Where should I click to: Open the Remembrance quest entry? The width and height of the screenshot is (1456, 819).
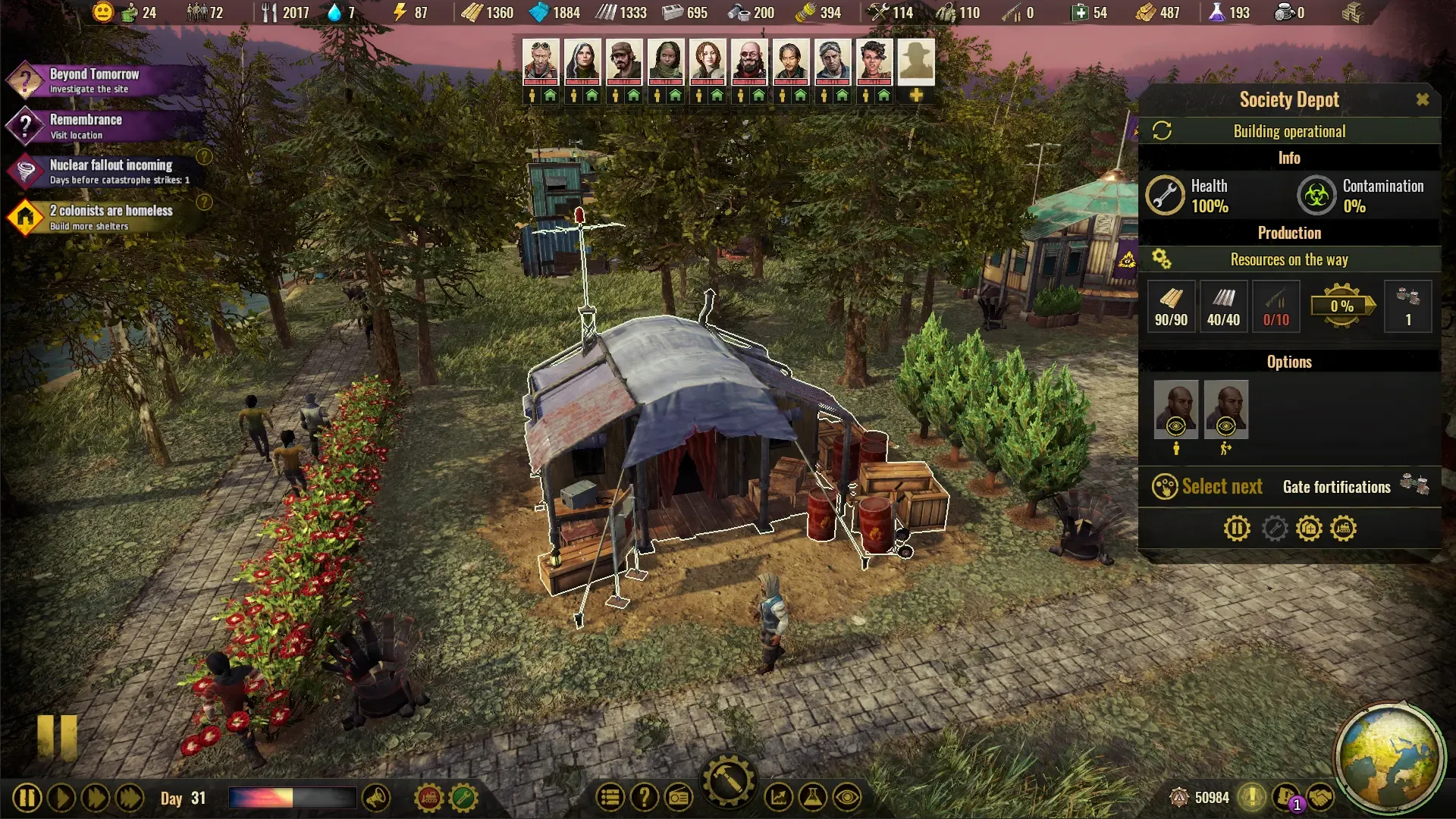point(86,126)
